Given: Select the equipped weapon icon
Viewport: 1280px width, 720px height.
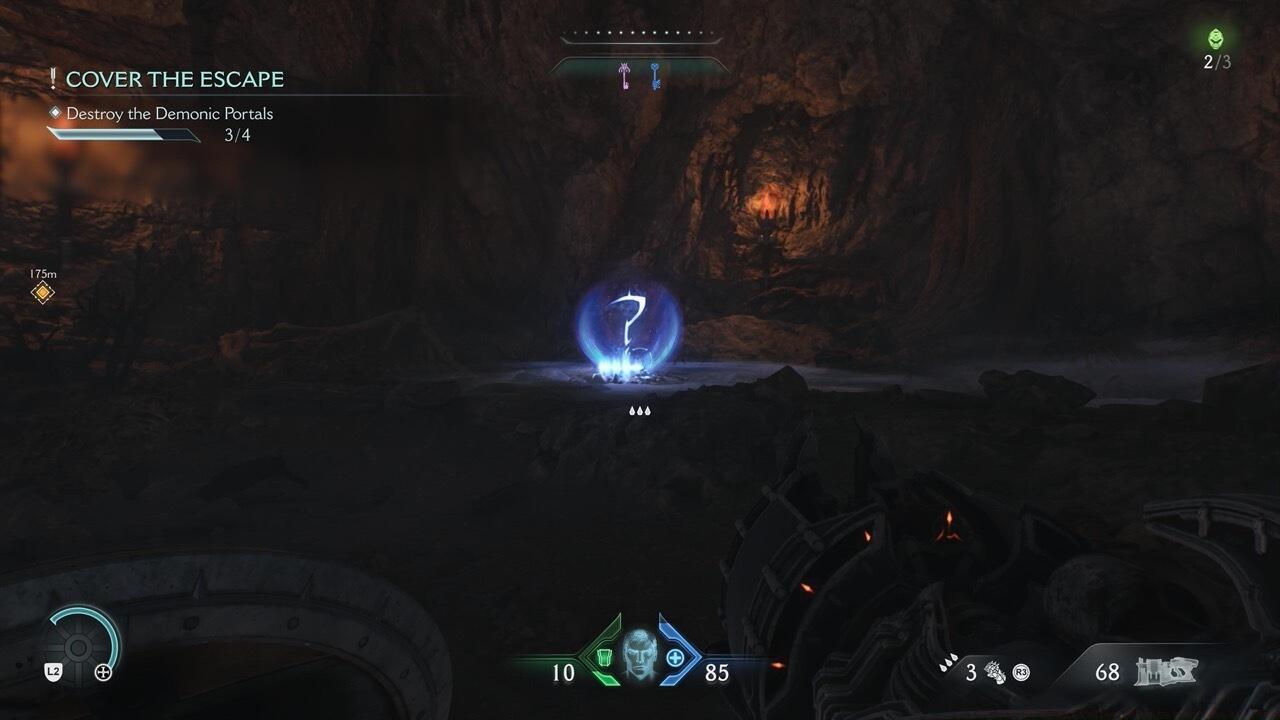Looking at the screenshot, I should (1166, 672).
